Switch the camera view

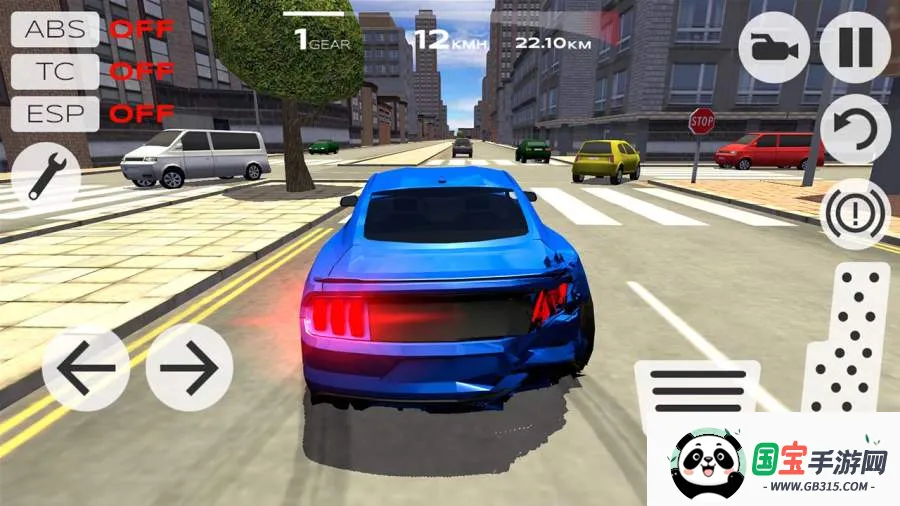pyautogui.click(x=774, y=47)
